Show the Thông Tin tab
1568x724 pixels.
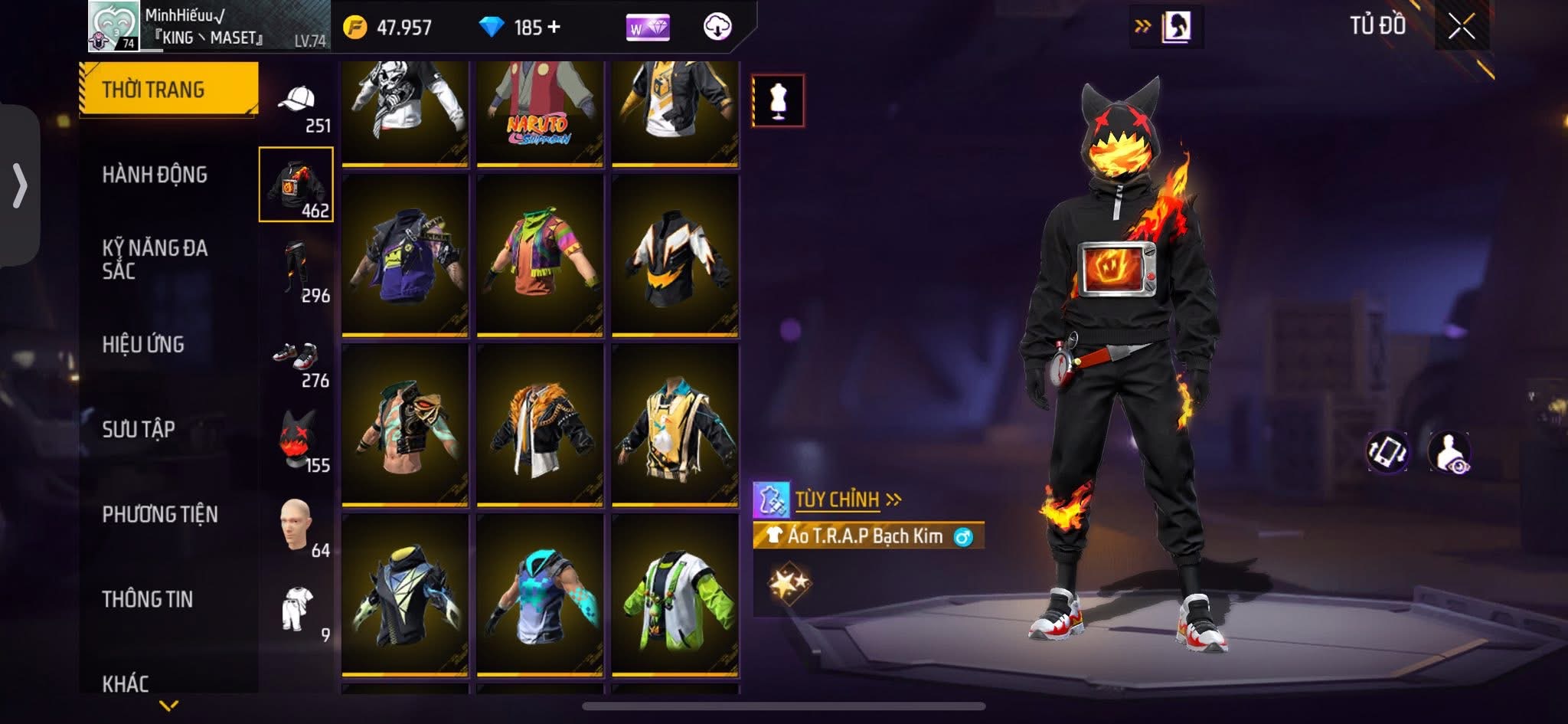147,599
